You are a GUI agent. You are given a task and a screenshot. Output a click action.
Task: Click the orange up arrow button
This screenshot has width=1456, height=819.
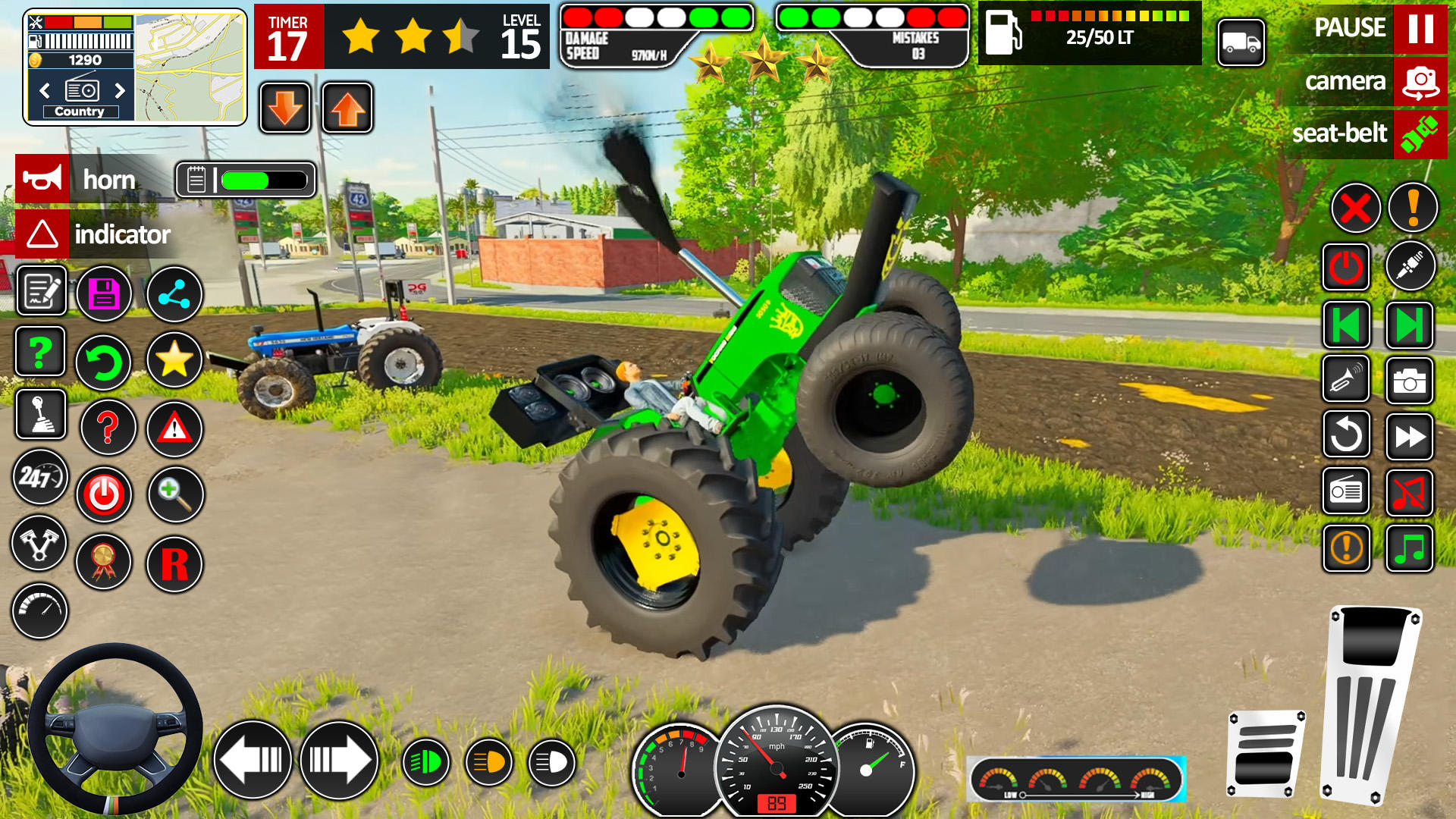(347, 108)
